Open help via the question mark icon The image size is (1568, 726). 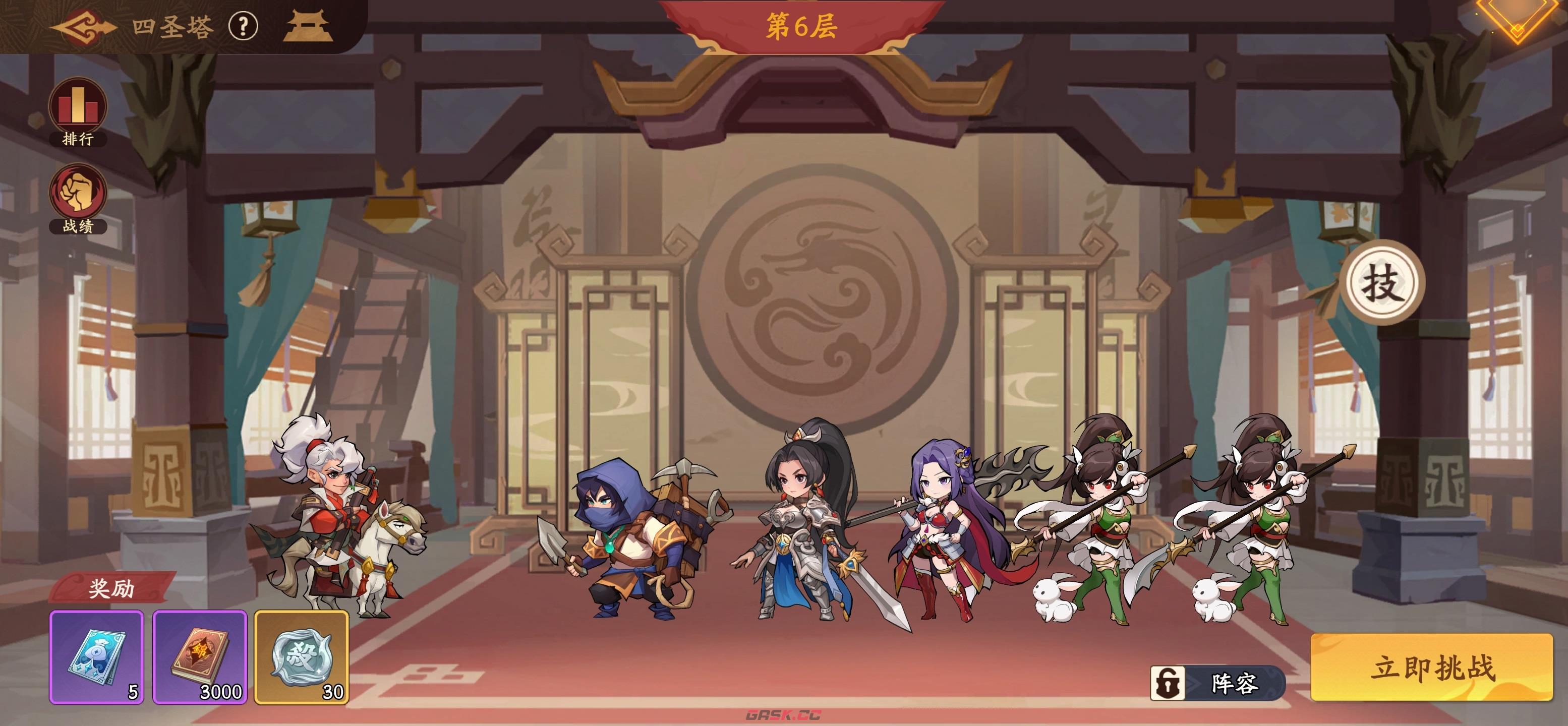point(243,27)
